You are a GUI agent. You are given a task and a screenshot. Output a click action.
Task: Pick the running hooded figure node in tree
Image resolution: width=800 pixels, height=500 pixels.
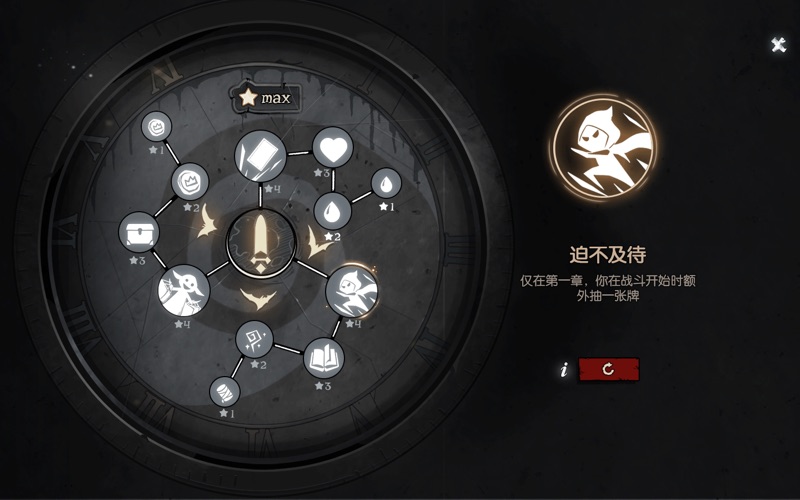tap(351, 290)
